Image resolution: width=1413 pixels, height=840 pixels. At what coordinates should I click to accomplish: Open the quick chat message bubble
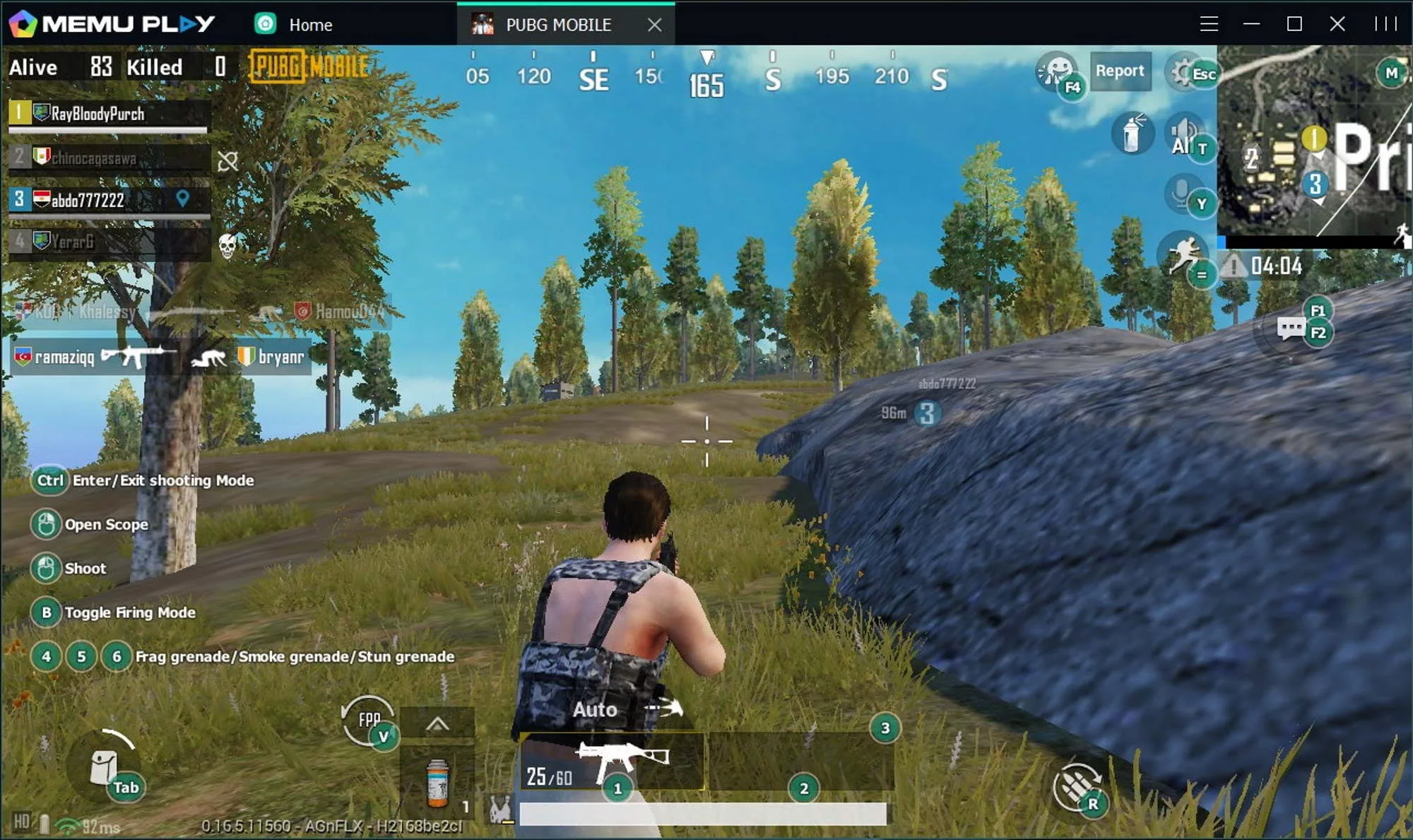click(x=1291, y=329)
